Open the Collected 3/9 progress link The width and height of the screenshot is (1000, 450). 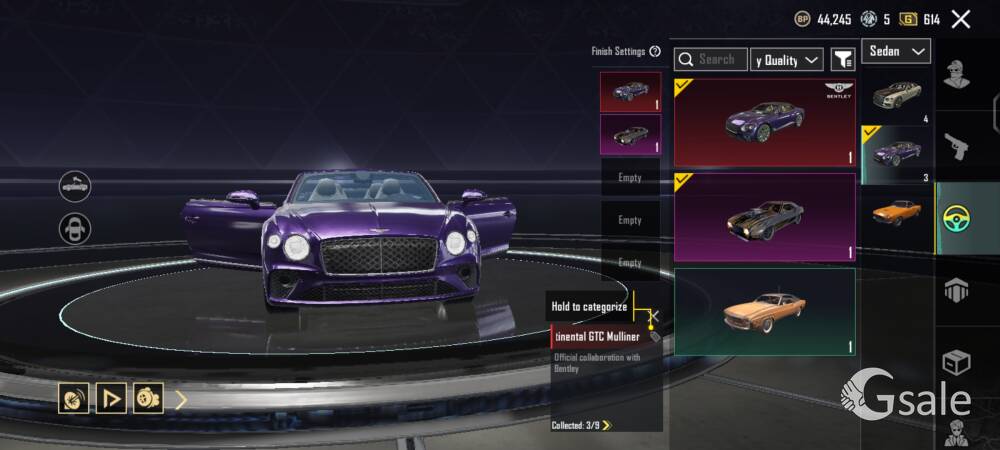(581, 425)
